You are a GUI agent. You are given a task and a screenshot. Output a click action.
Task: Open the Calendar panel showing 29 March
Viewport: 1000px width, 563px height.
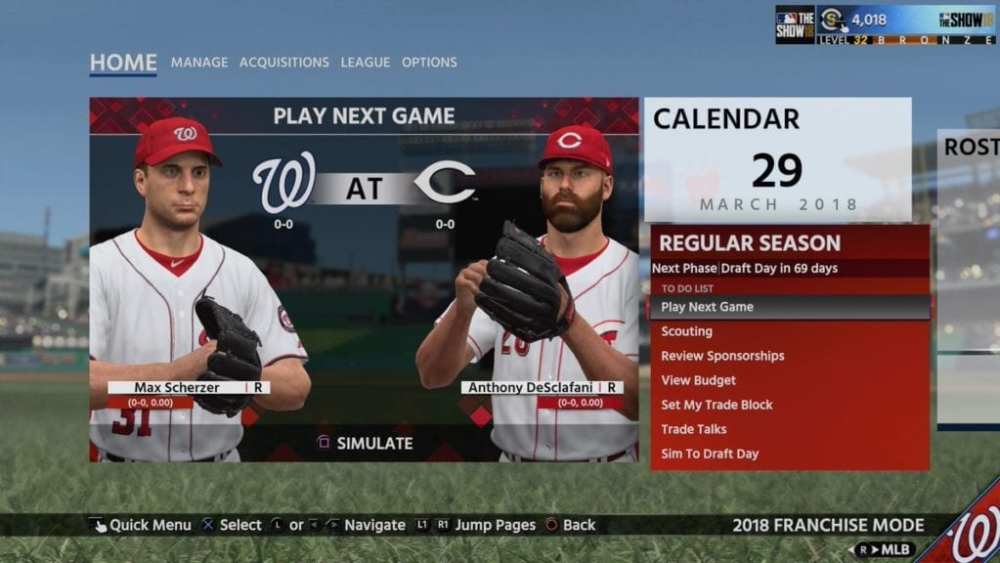(x=777, y=159)
